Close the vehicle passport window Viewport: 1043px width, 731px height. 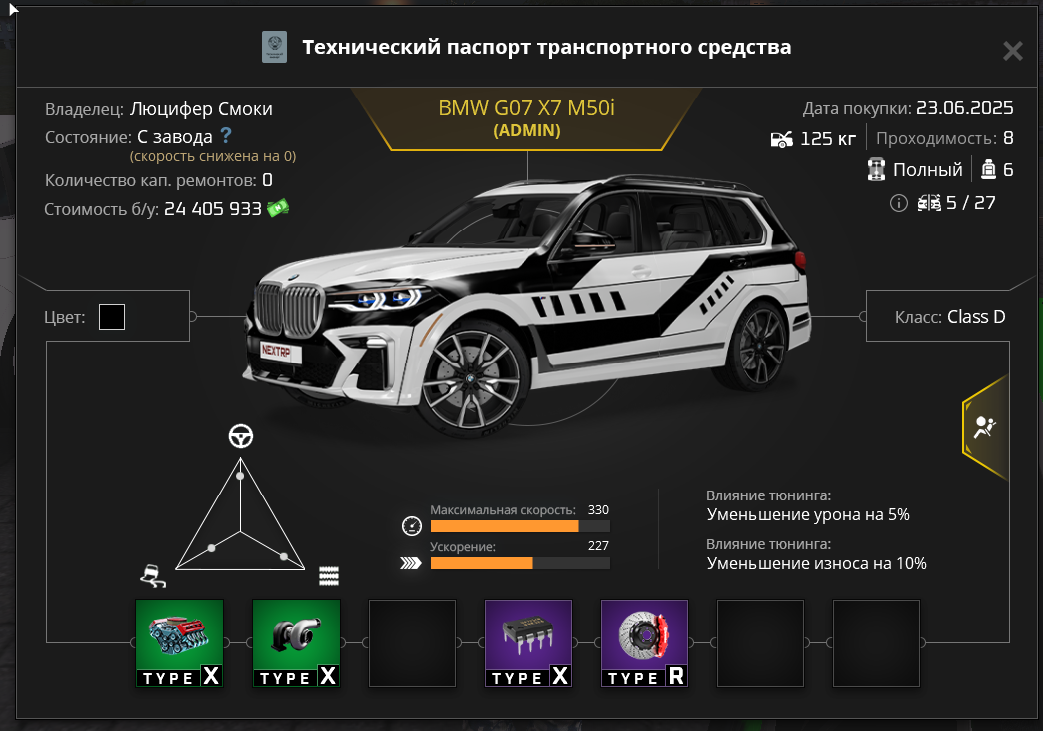click(x=1012, y=51)
